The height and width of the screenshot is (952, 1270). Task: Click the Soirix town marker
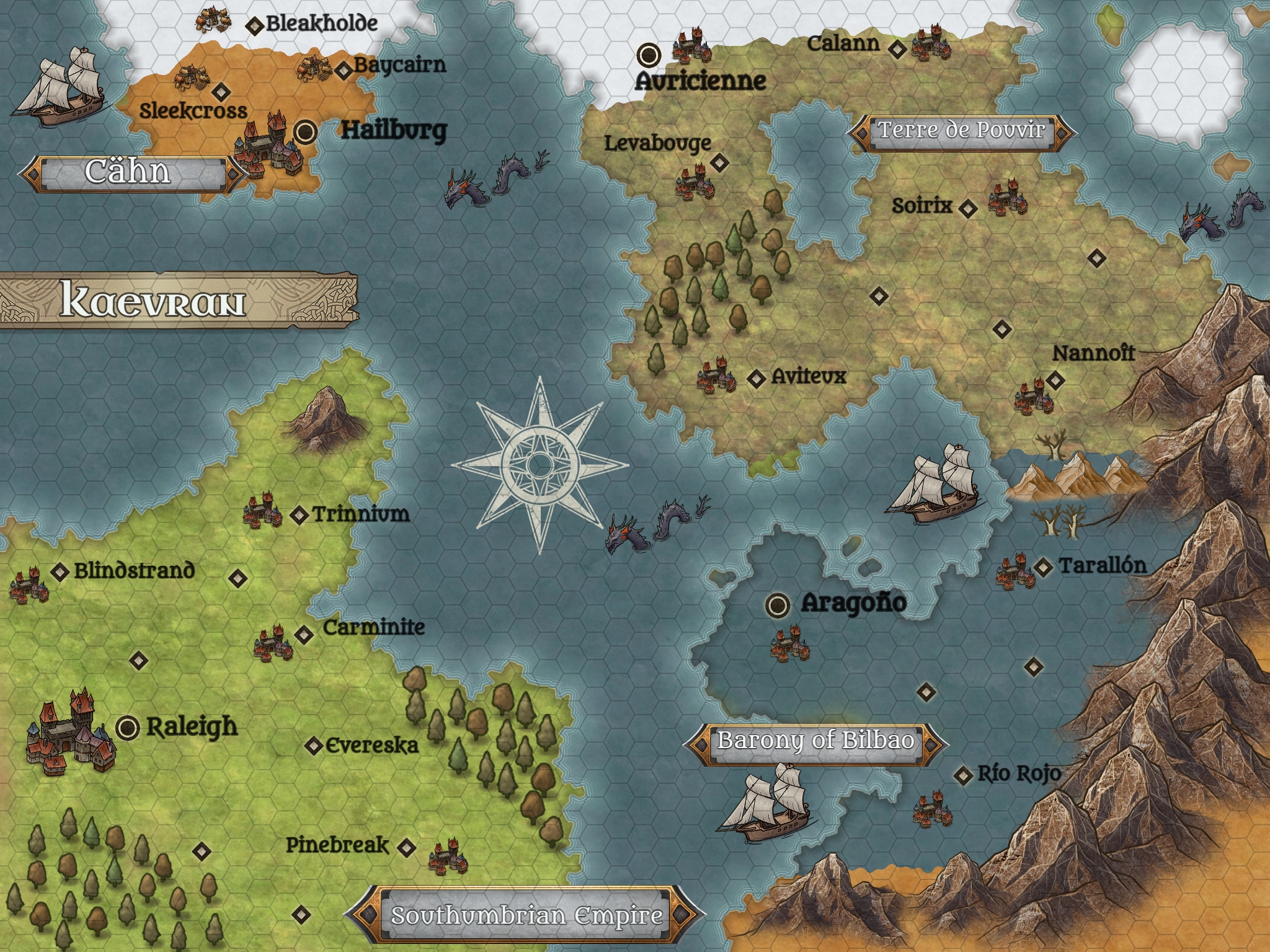click(967, 208)
